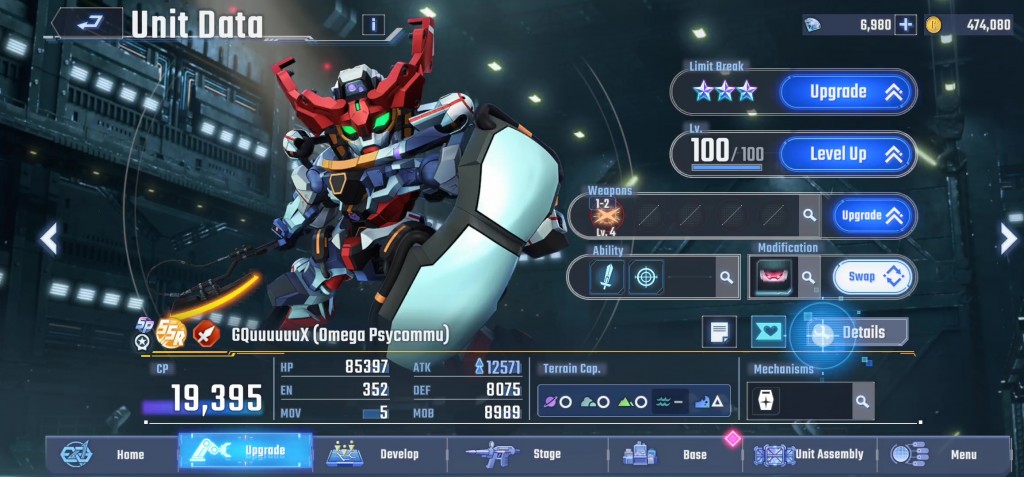Viewport: 1024px width, 477px height.
Task: Go to the Home tab
Action: pyautogui.click(x=111, y=454)
